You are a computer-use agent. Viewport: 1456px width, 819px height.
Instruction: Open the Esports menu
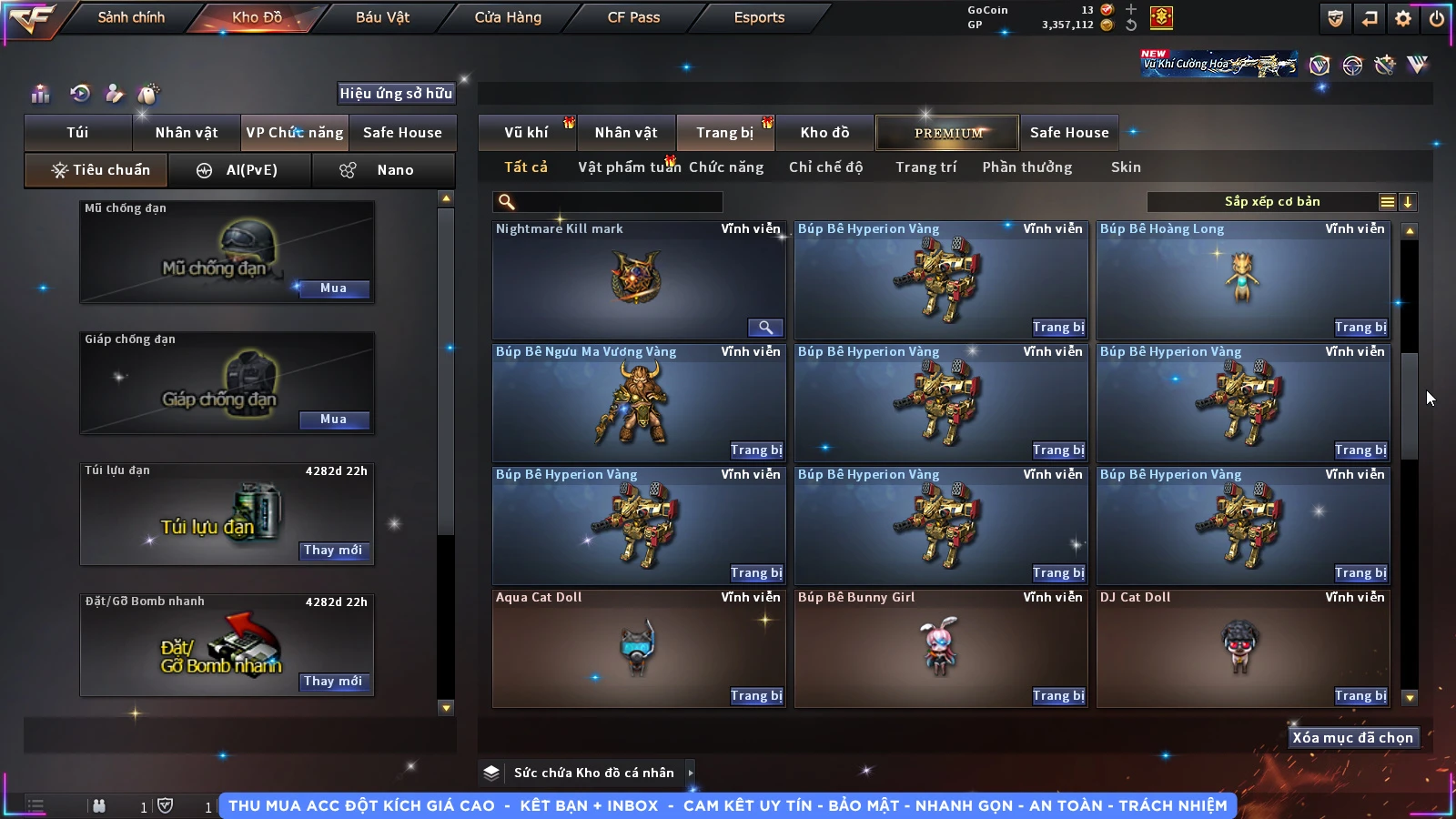coord(759,17)
